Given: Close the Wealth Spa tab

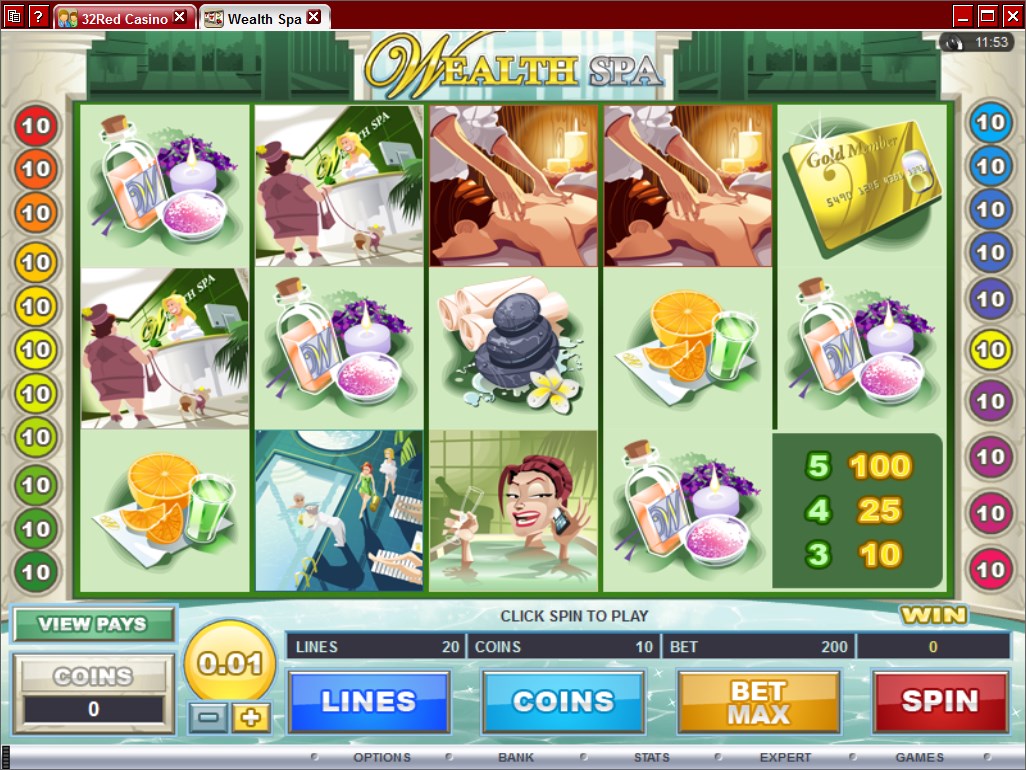Looking at the screenshot, I should coord(314,17).
